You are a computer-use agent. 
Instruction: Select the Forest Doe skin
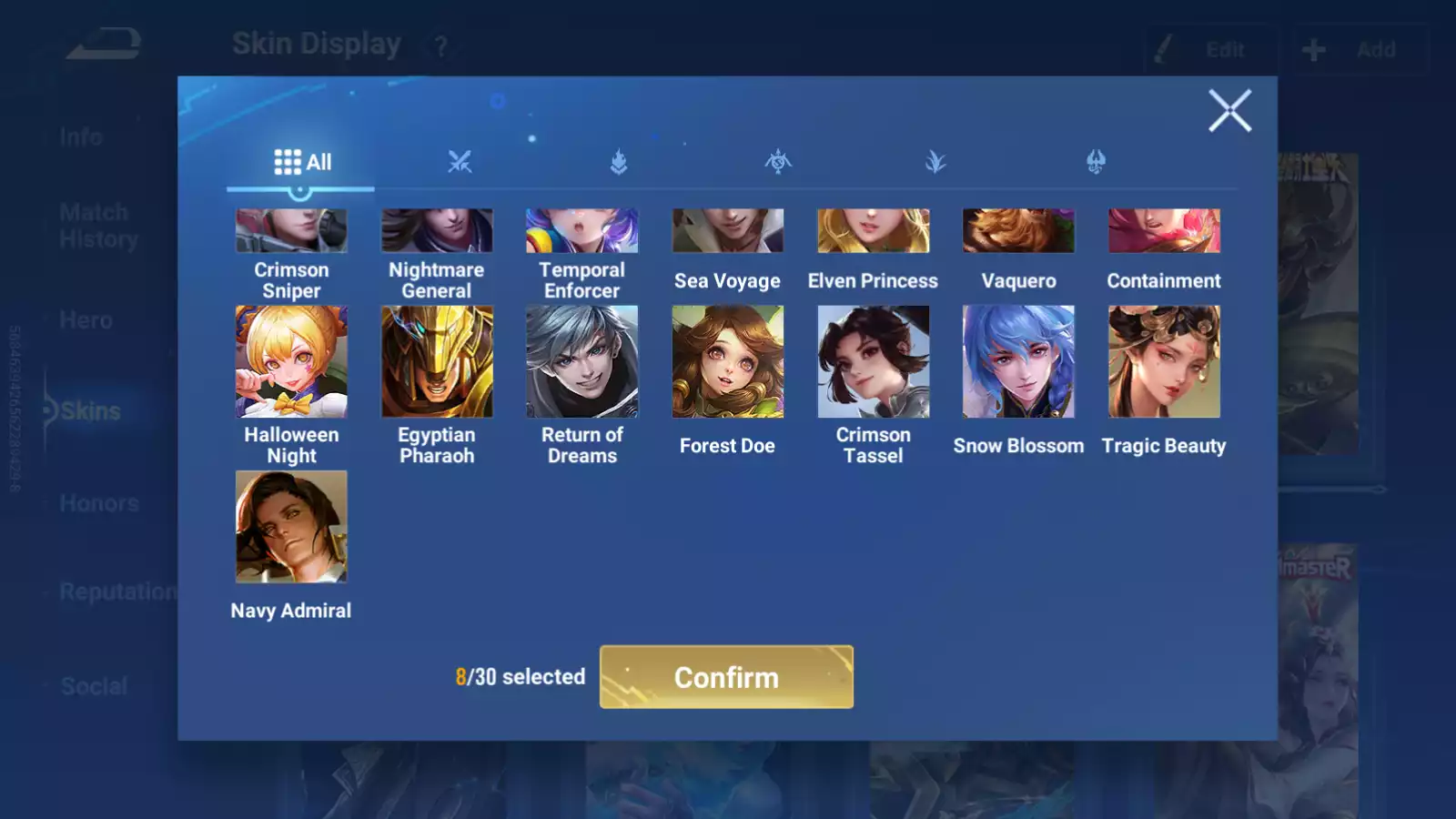pos(727,362)
